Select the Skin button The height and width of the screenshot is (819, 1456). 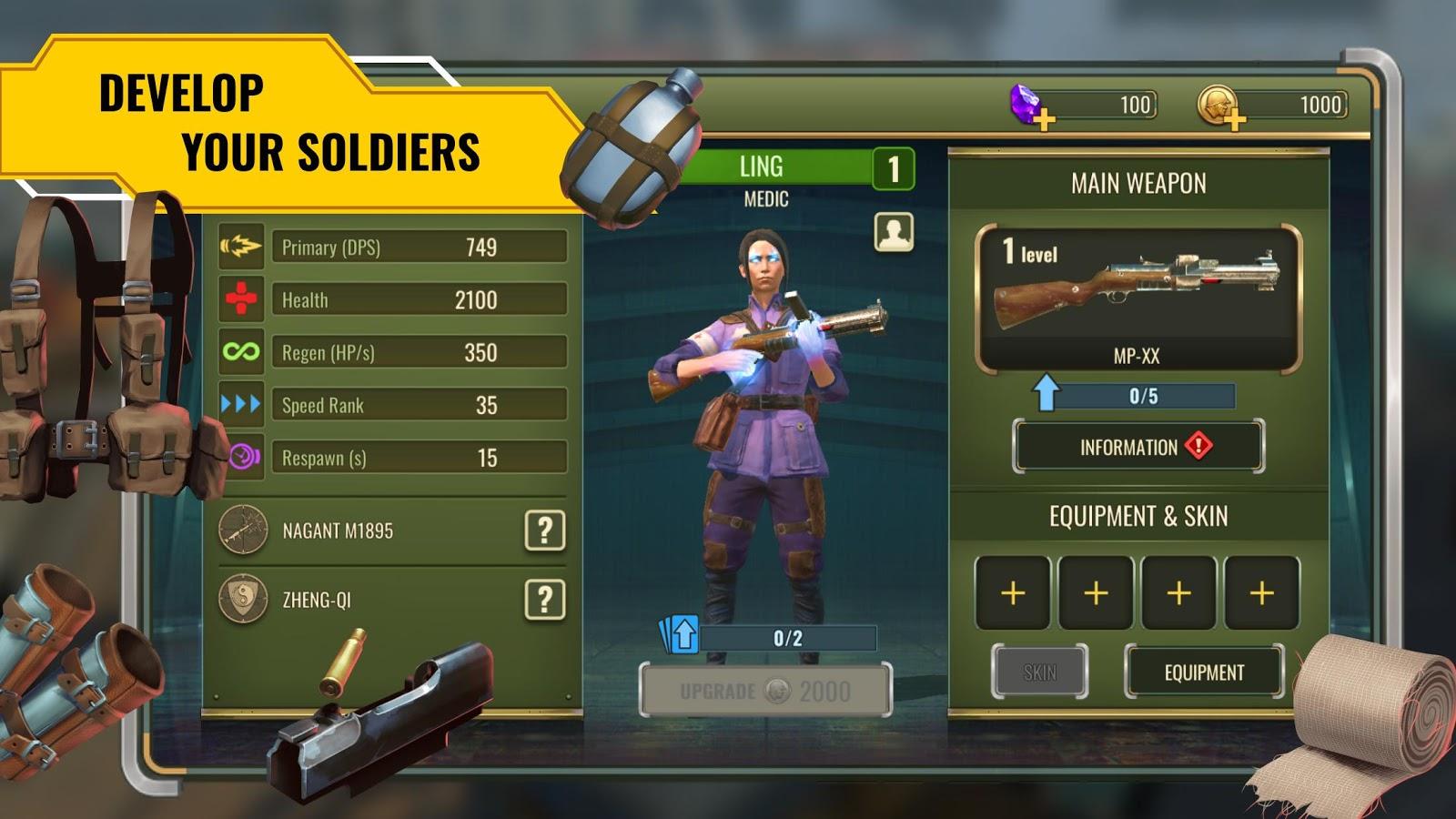point(1039,672)
